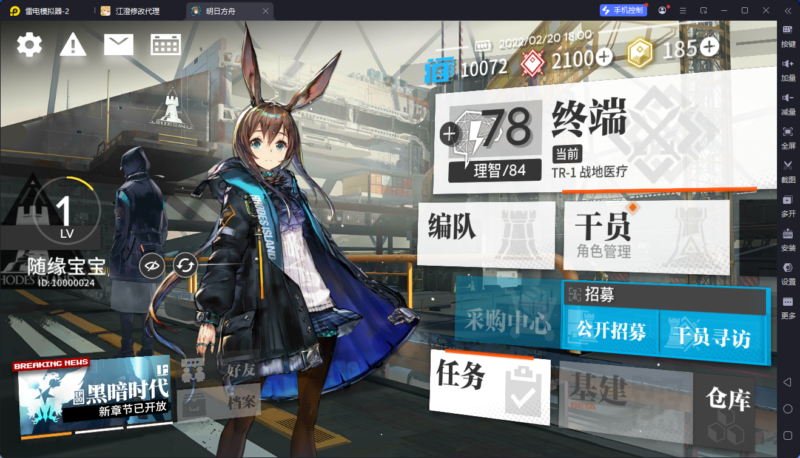The image size is (800, 458).
Task: Open the calendar event icon
Action: (x=165, y=44)
